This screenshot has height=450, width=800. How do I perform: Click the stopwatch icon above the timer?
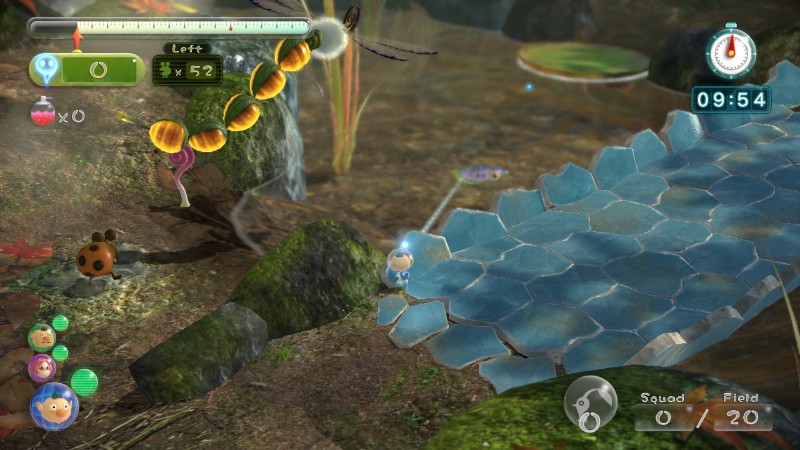click(x=730, y=52)
